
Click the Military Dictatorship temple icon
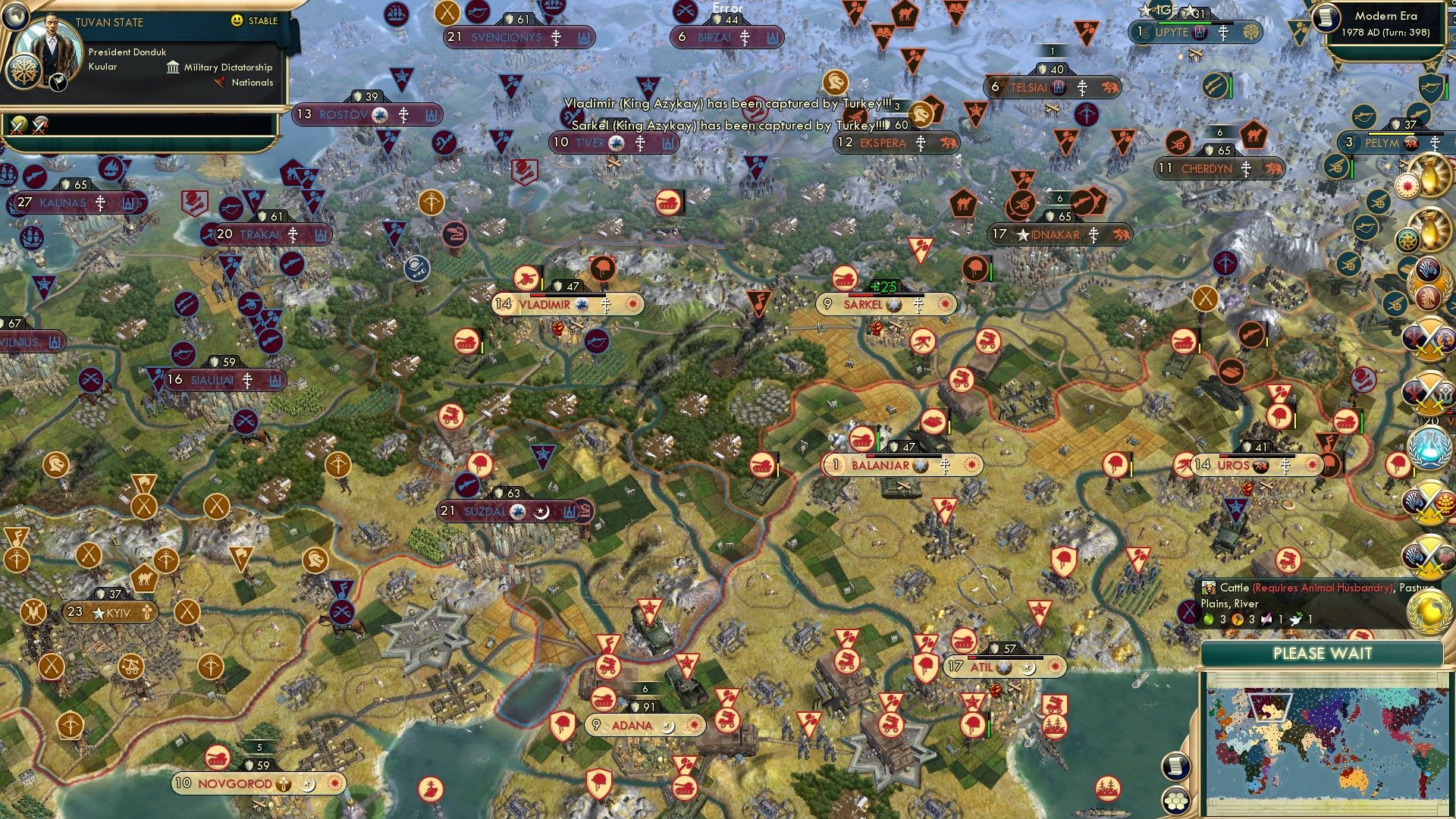point(174,67)
